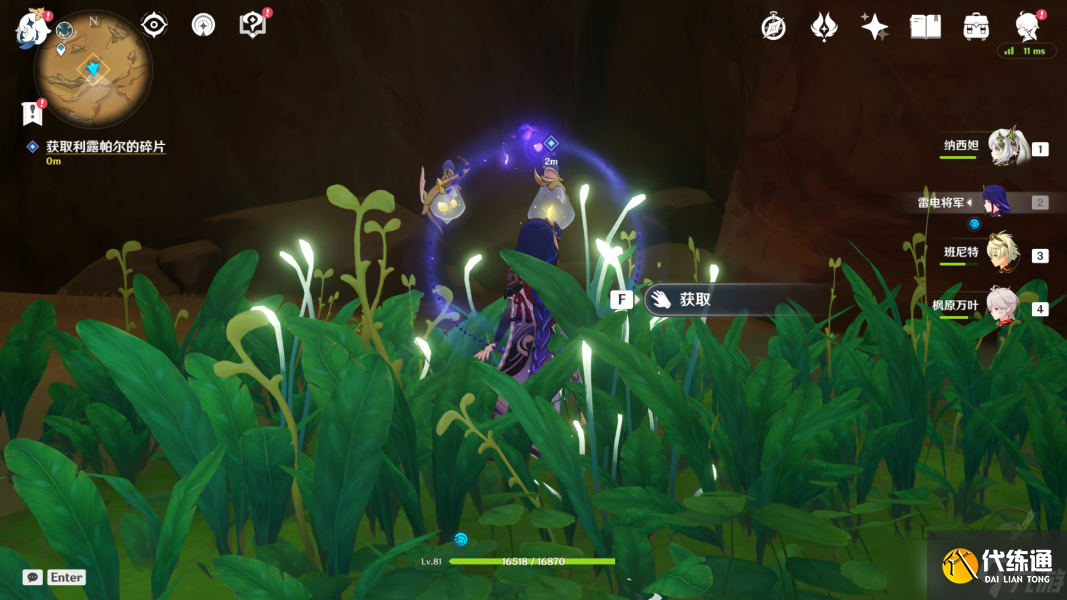Open the arch-shaped icon beside the eye
Screen dimensions: 1067x600
click(203, 25)
